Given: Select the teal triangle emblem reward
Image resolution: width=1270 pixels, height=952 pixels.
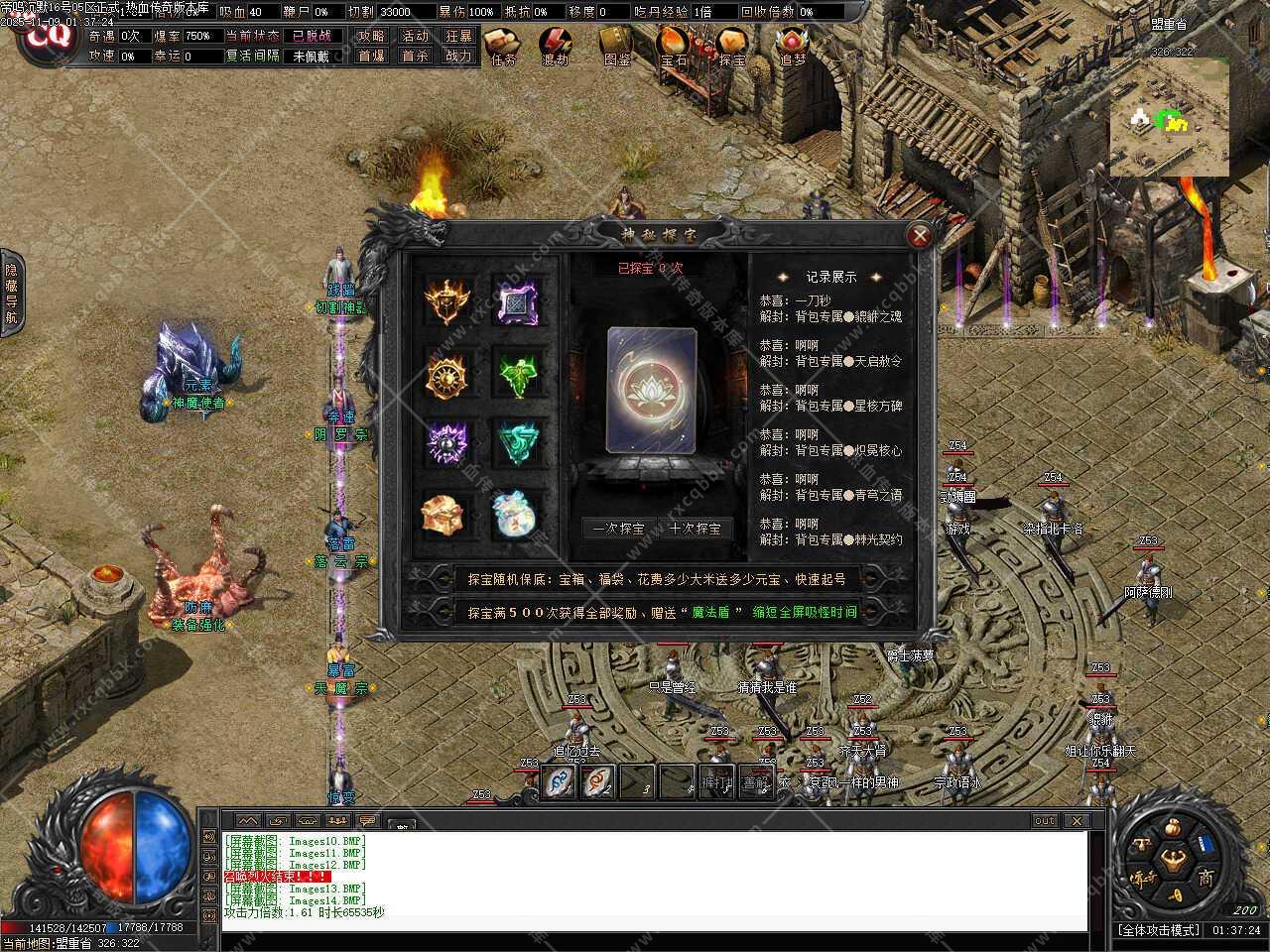Looking at the screenshot, I should point(515,443).
